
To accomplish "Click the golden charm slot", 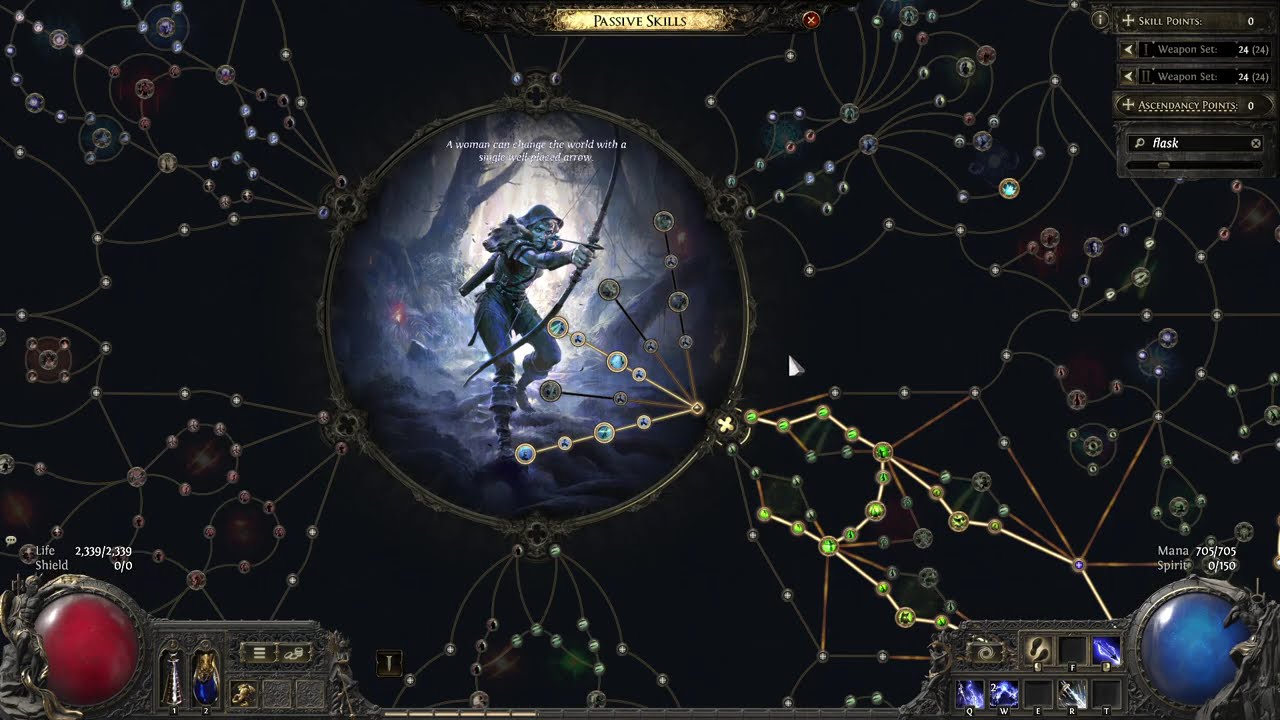I will [243, 692].
